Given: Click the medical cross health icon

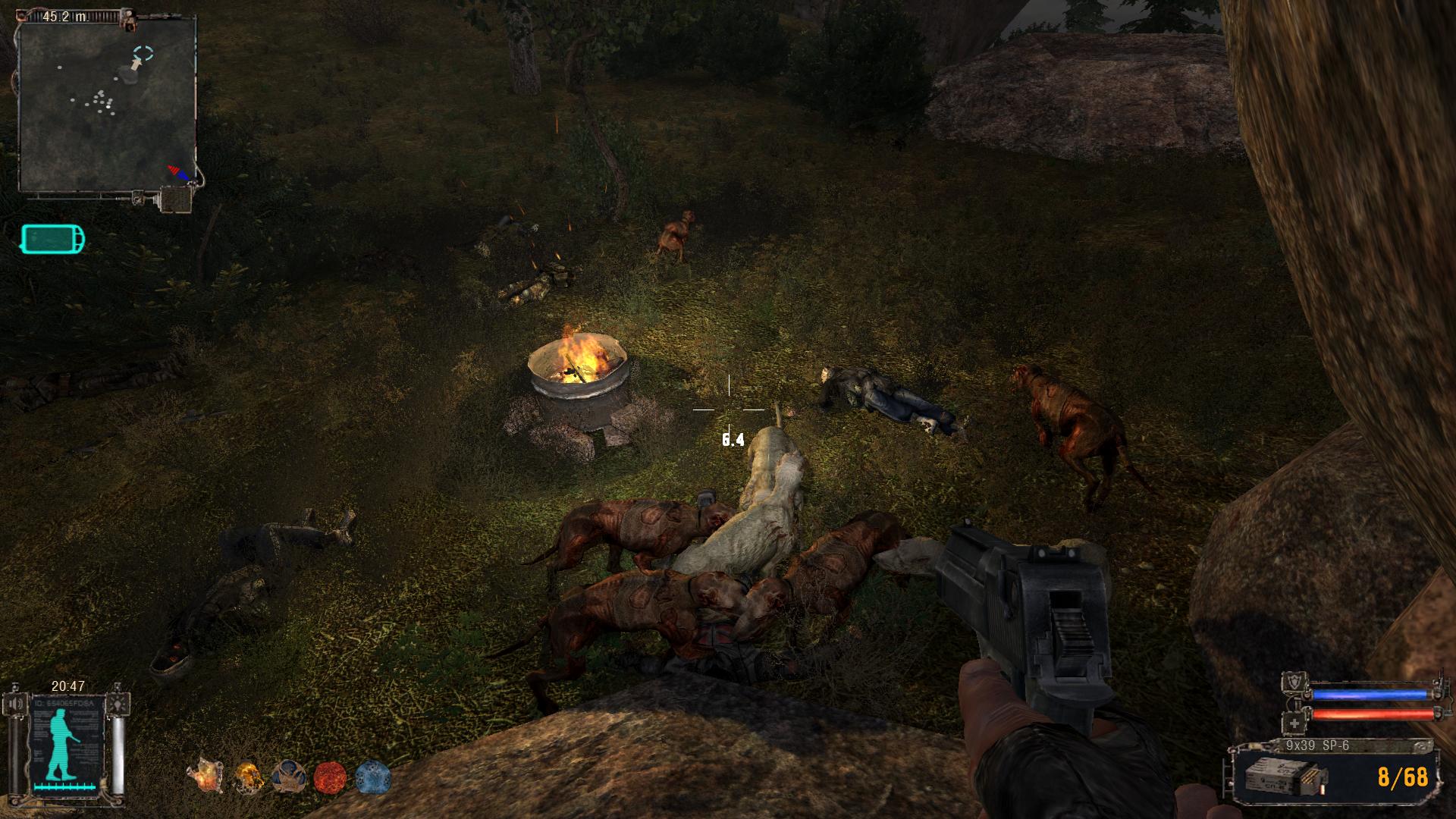Looking at the screenshot, I should (1294, 723).
